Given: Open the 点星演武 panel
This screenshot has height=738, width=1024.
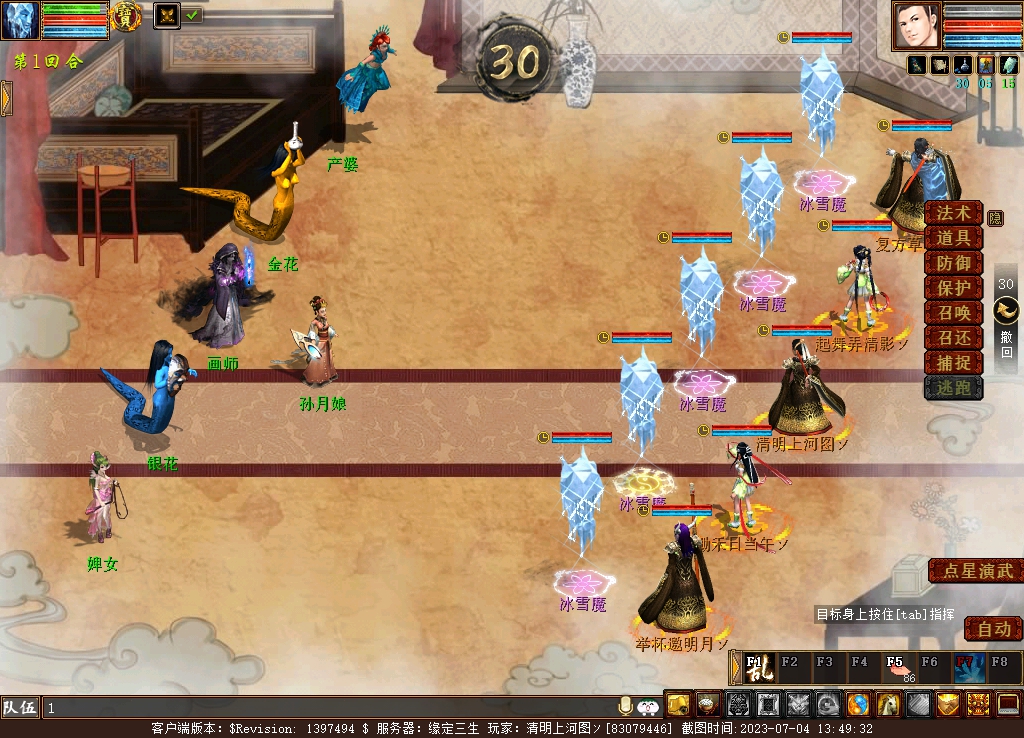Looking at the screenshot, I should 977,571.
